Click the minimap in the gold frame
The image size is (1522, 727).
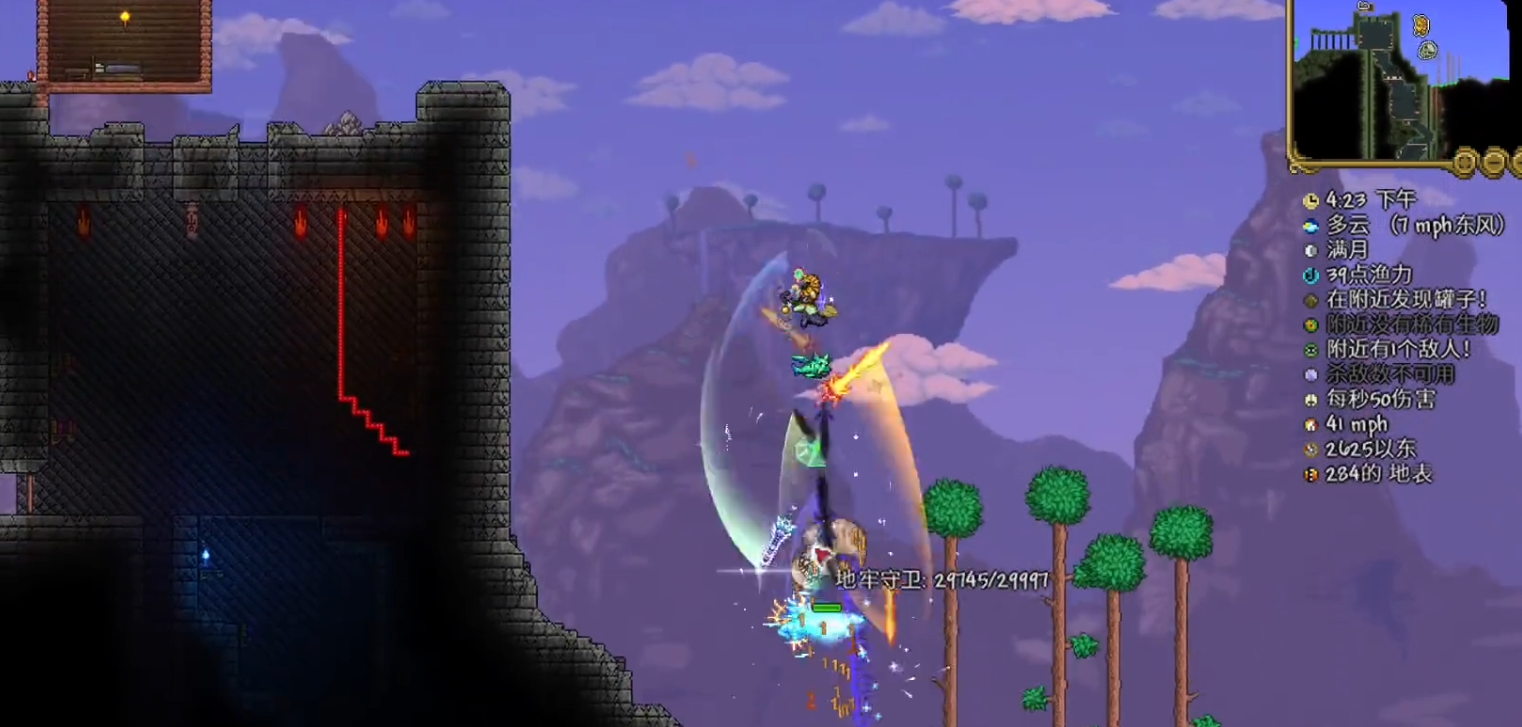pos(1390,80)
